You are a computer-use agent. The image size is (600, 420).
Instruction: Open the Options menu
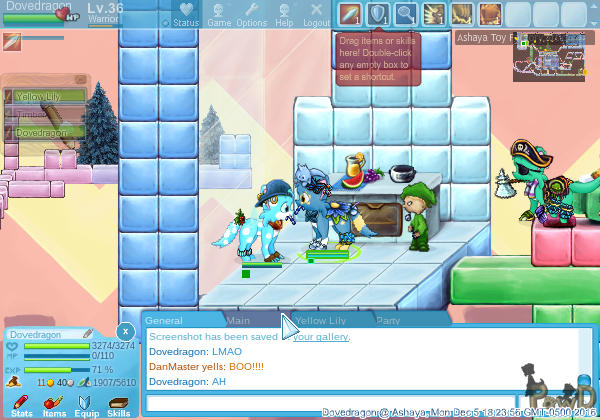pyautogui.click(x=251, y=14)
